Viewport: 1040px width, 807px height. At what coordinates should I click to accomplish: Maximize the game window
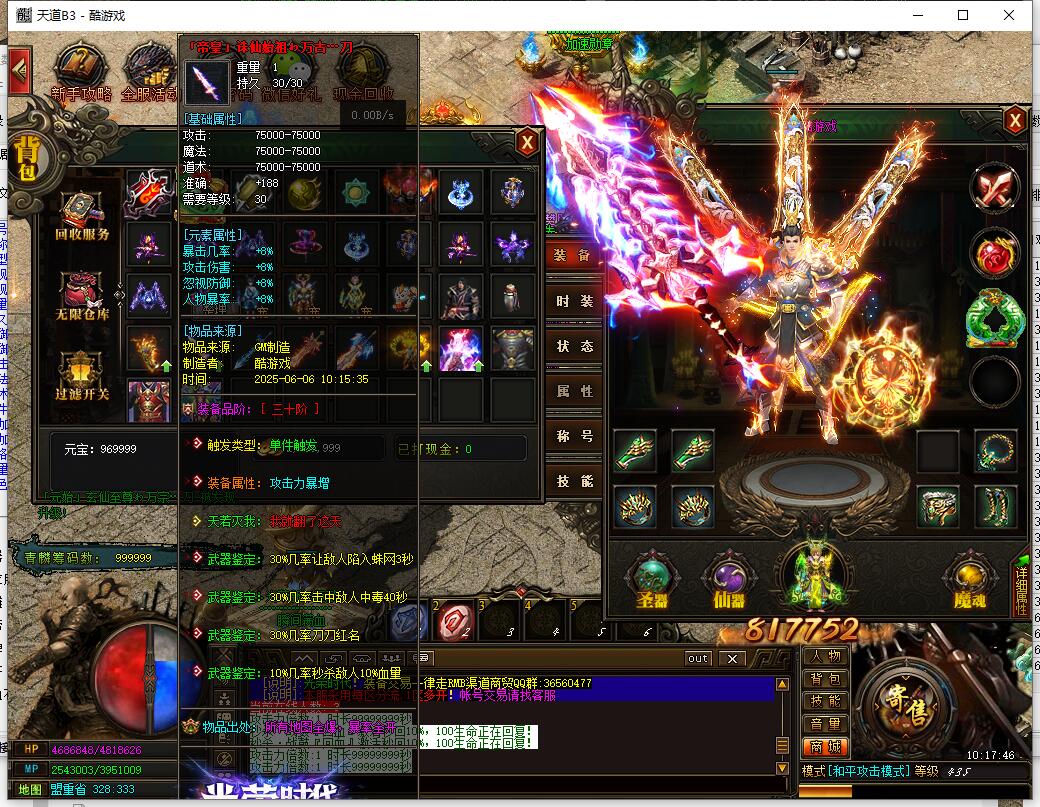[963, 15]
